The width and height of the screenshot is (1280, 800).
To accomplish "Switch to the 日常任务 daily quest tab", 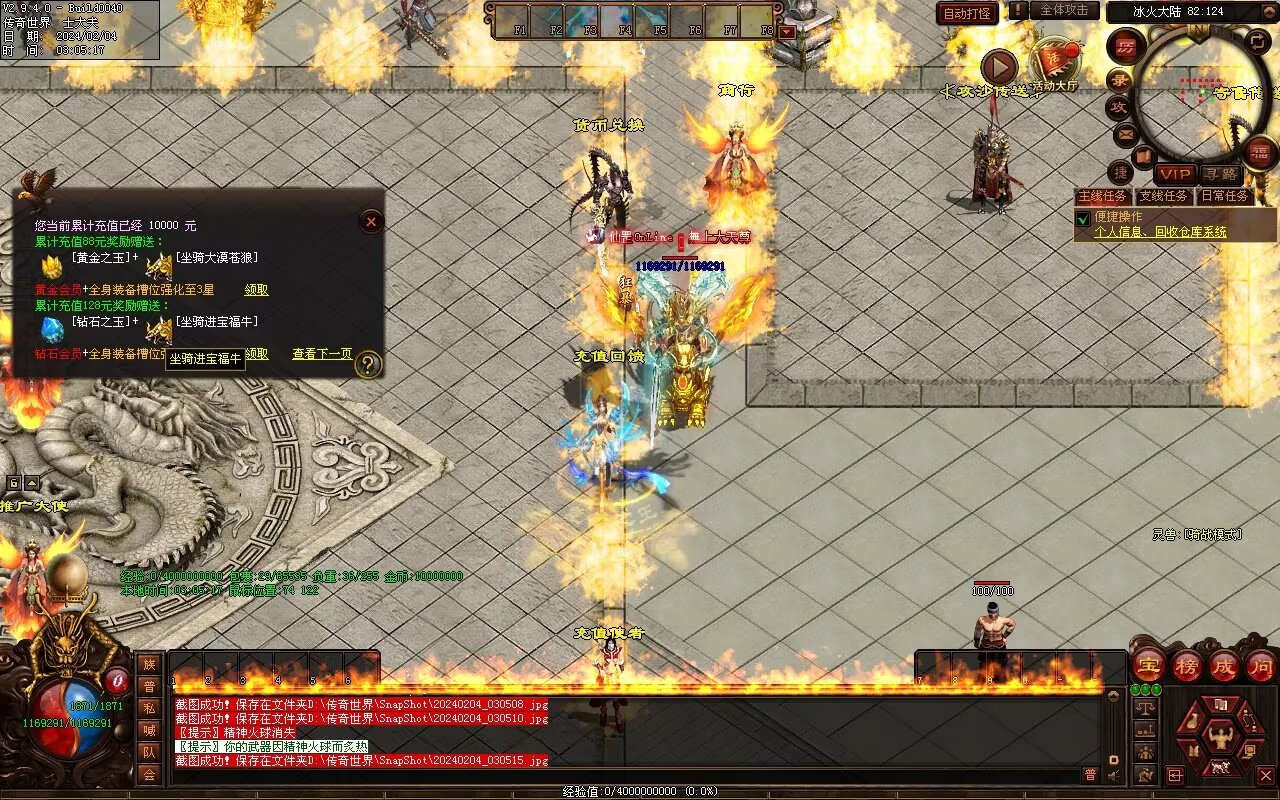I will (1225, 196).
